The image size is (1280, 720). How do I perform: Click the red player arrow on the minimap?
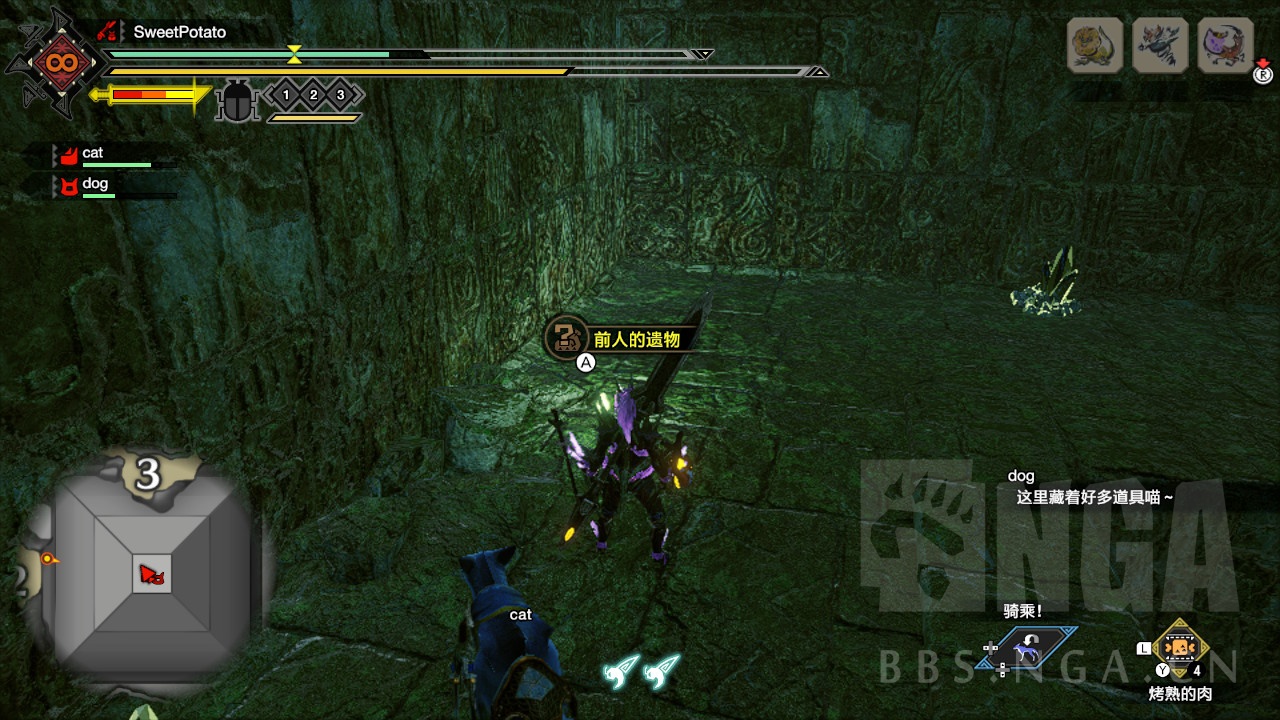152,575
